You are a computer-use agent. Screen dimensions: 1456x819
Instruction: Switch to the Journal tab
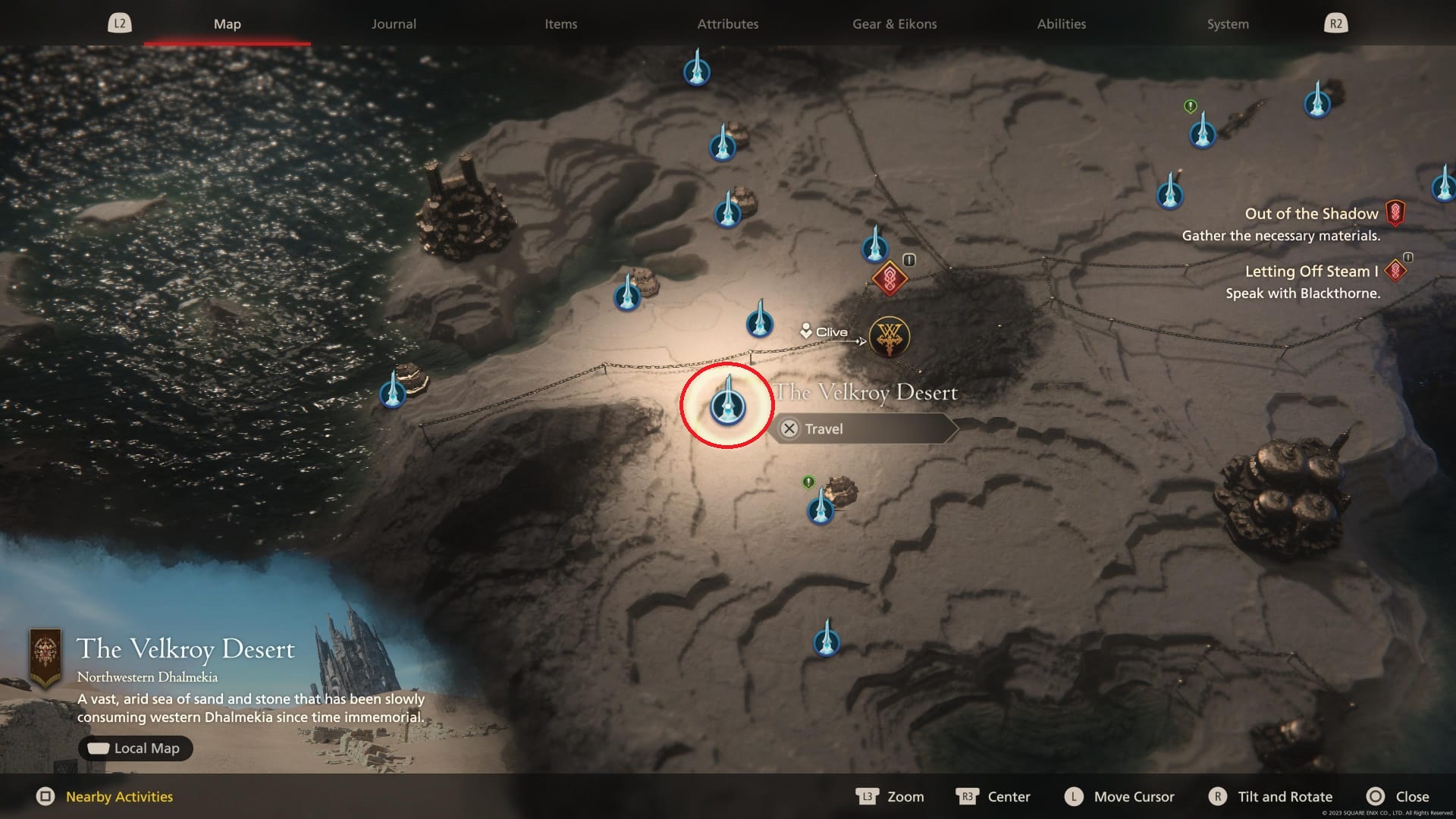393,24
